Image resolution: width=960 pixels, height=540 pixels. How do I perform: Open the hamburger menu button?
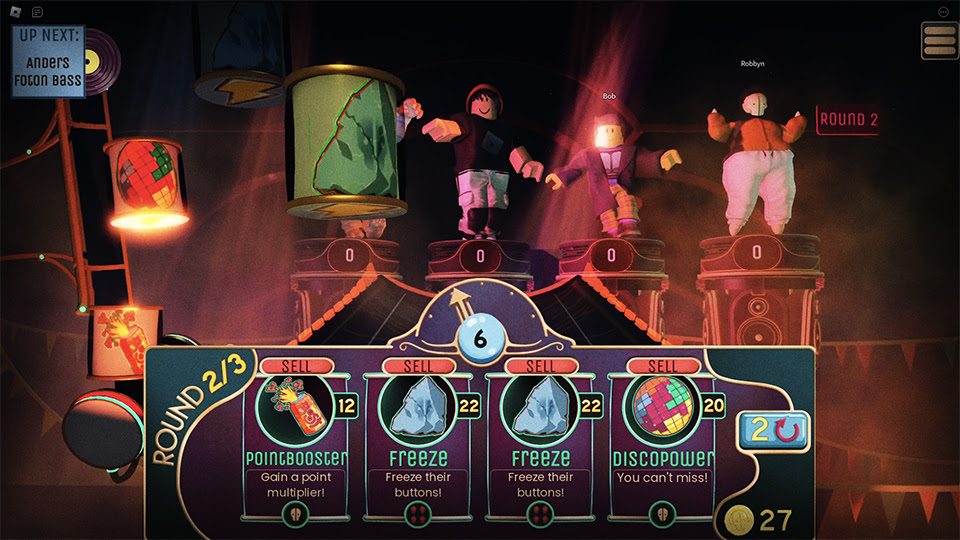(939, 40)
